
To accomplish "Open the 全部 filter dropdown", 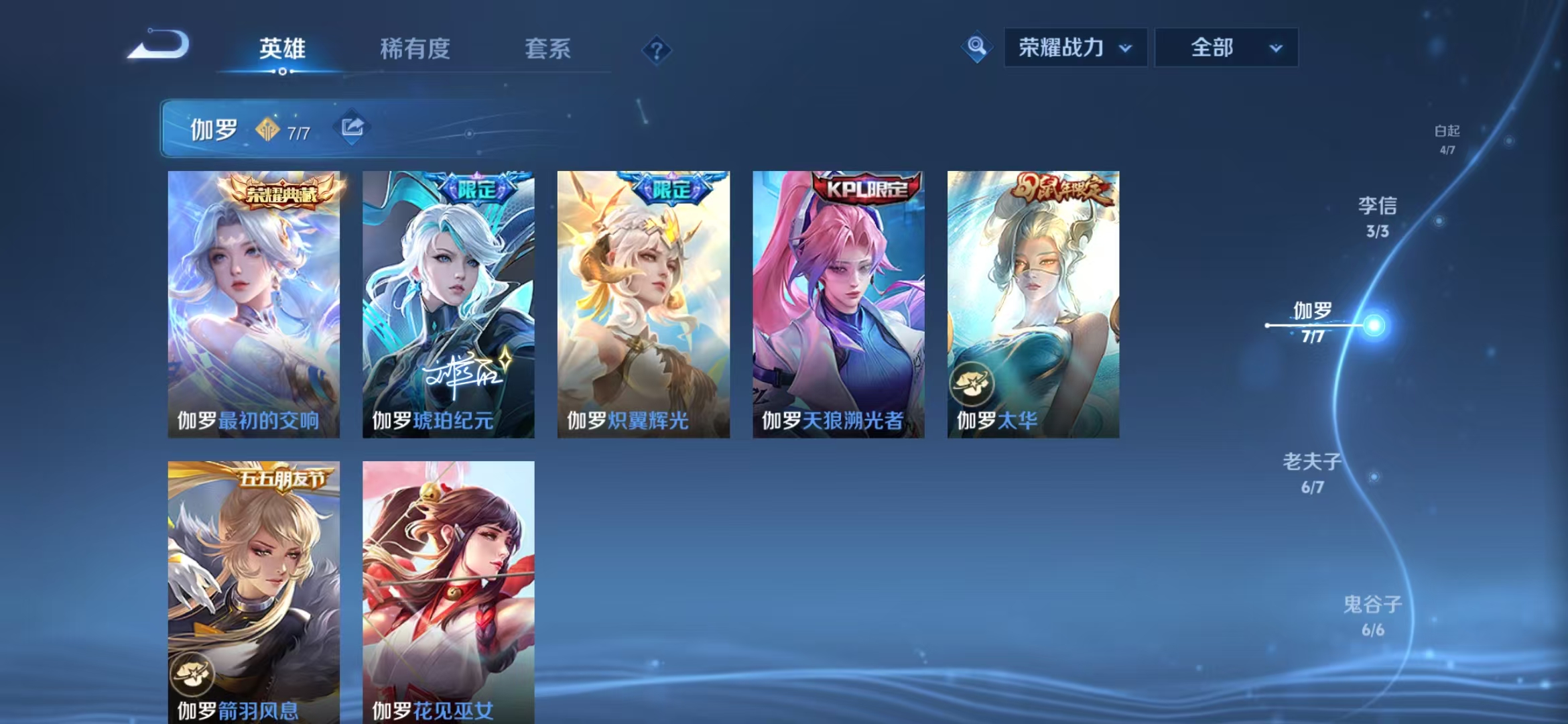I will point(1226,48).
